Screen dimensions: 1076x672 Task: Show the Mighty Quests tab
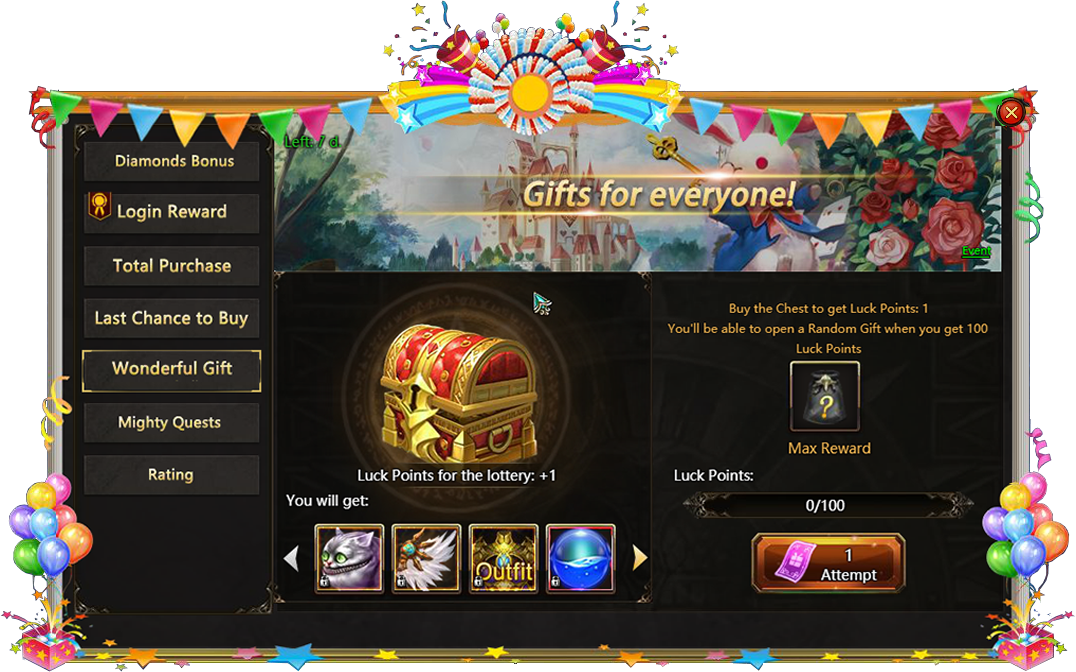click(x=171, y=422)
